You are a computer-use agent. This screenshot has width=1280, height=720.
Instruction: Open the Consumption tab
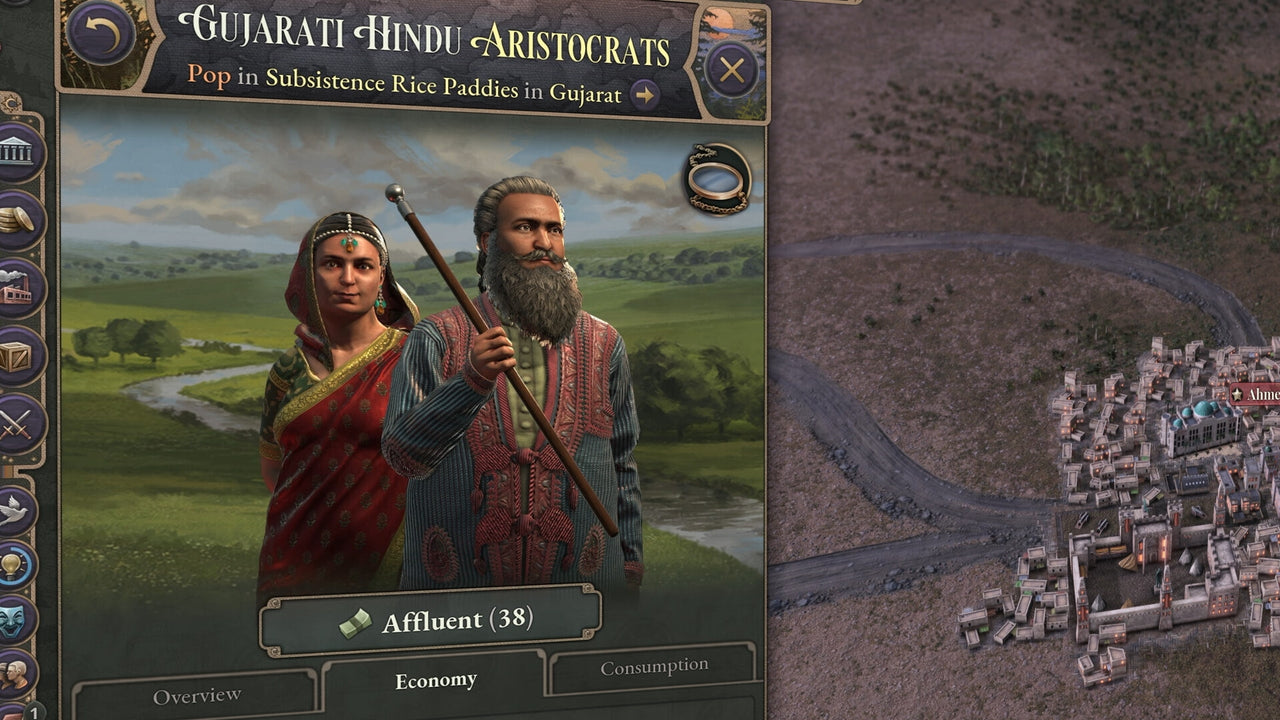[654, 667]
